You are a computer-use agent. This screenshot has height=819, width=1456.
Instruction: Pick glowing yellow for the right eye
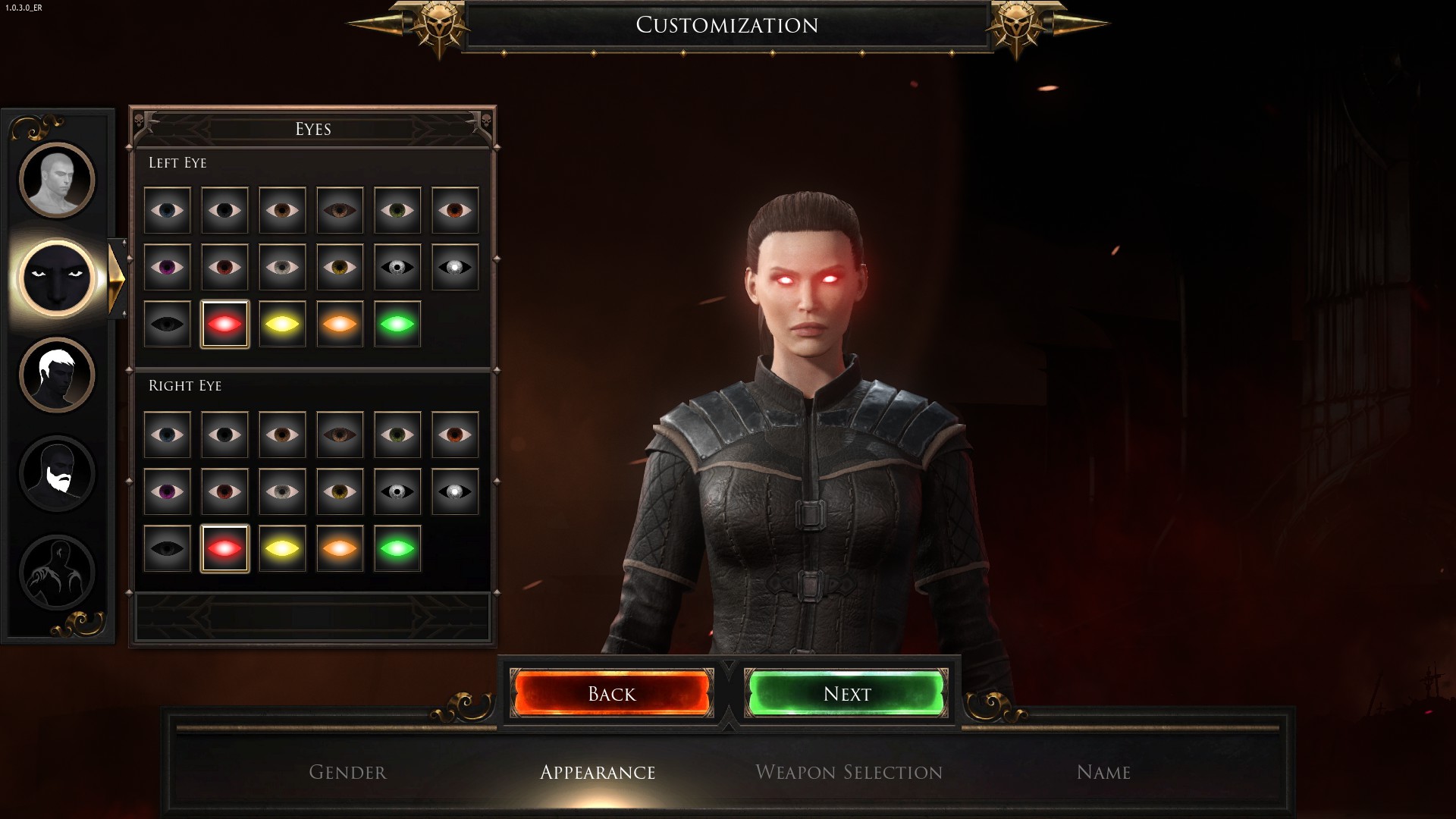coord(282,548)
